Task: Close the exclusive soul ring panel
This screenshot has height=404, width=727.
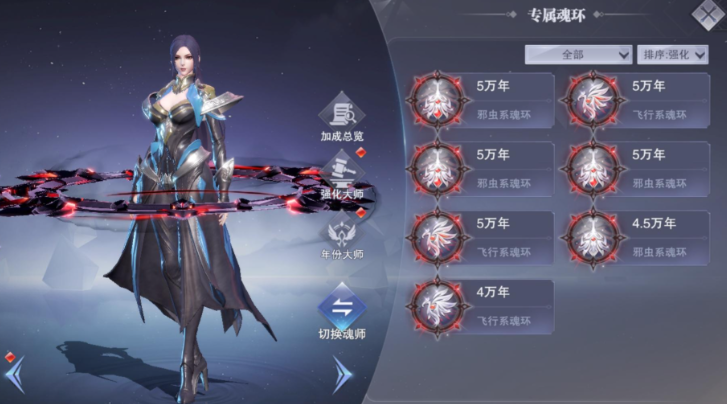Action: click(707, 13)
